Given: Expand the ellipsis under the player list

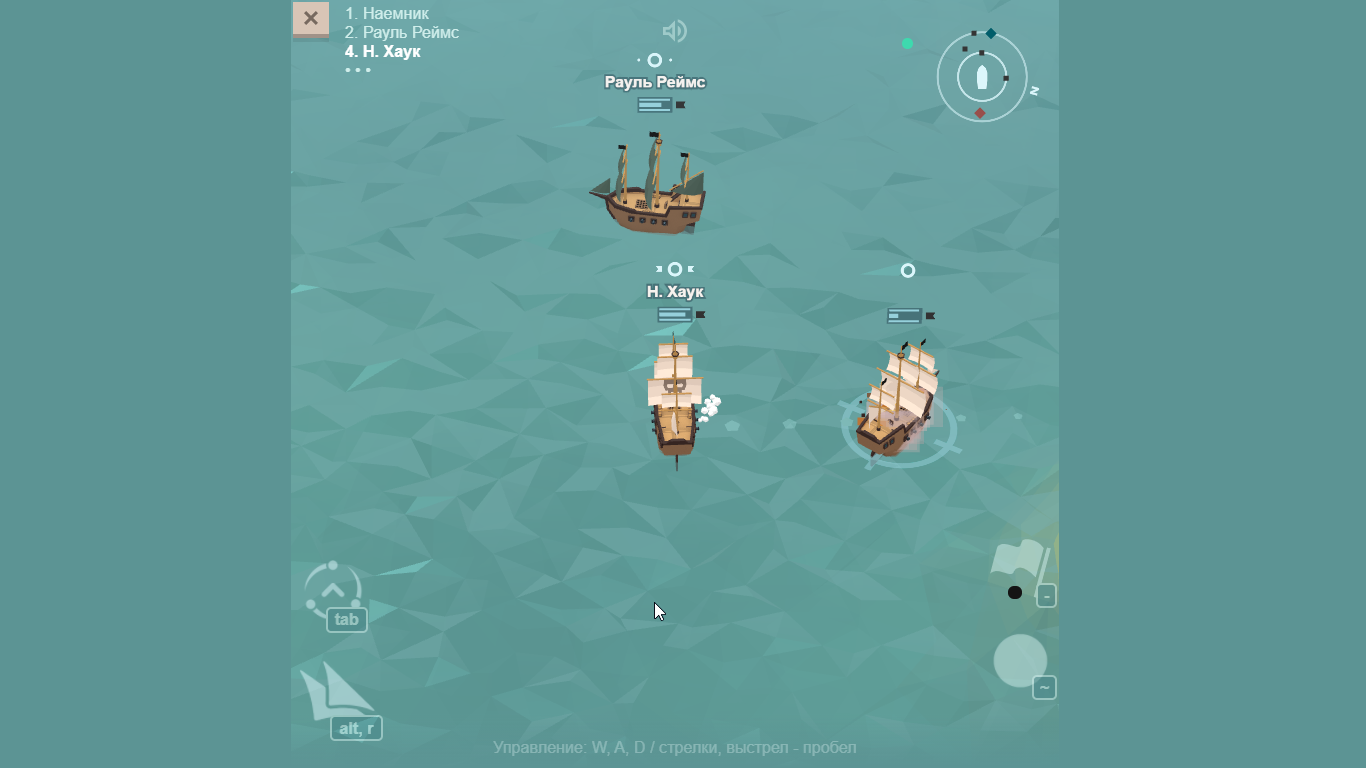Looking at the screenshot, I should (358, 70).
